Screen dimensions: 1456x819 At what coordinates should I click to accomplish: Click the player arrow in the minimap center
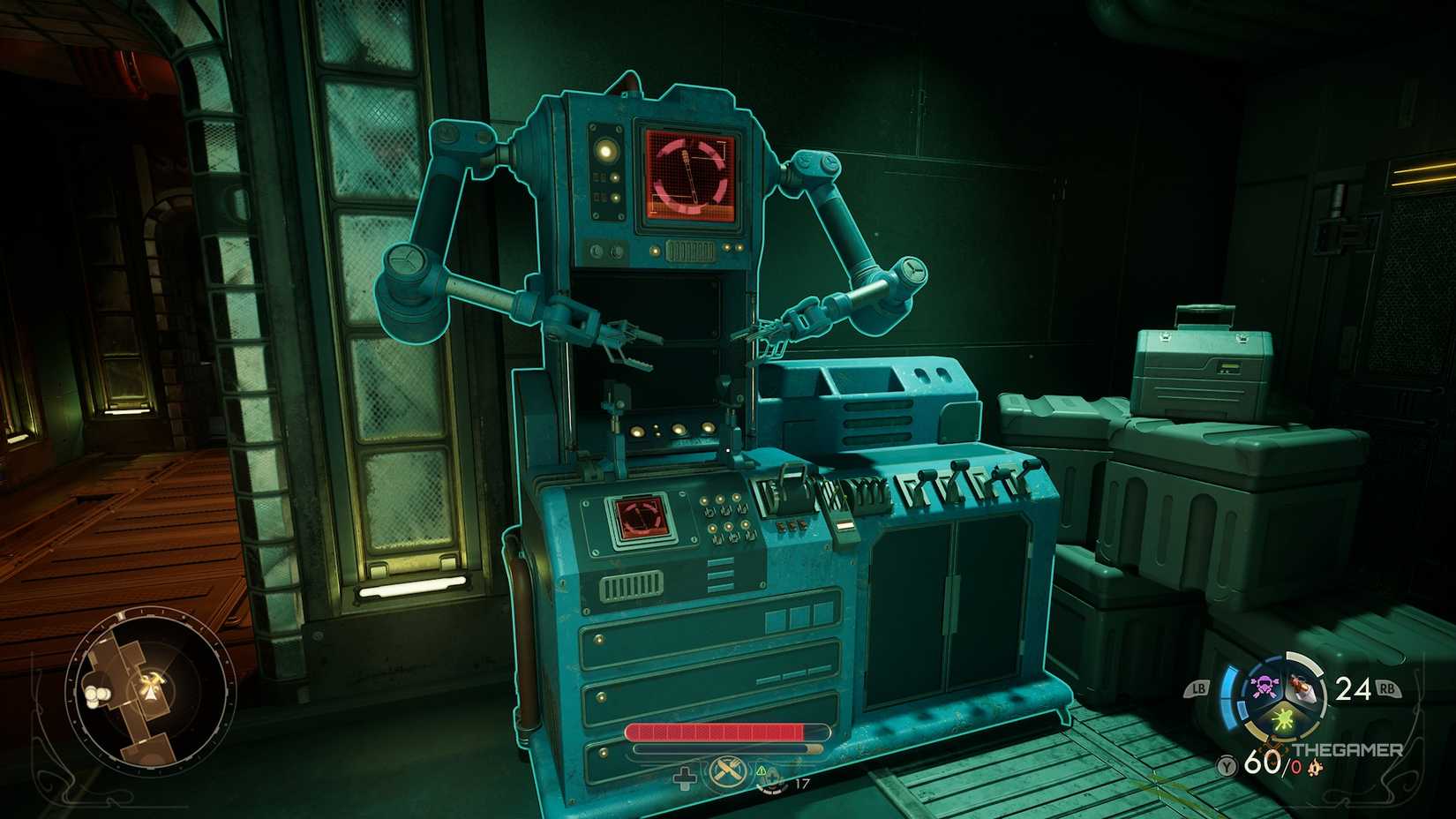[150, 694]
